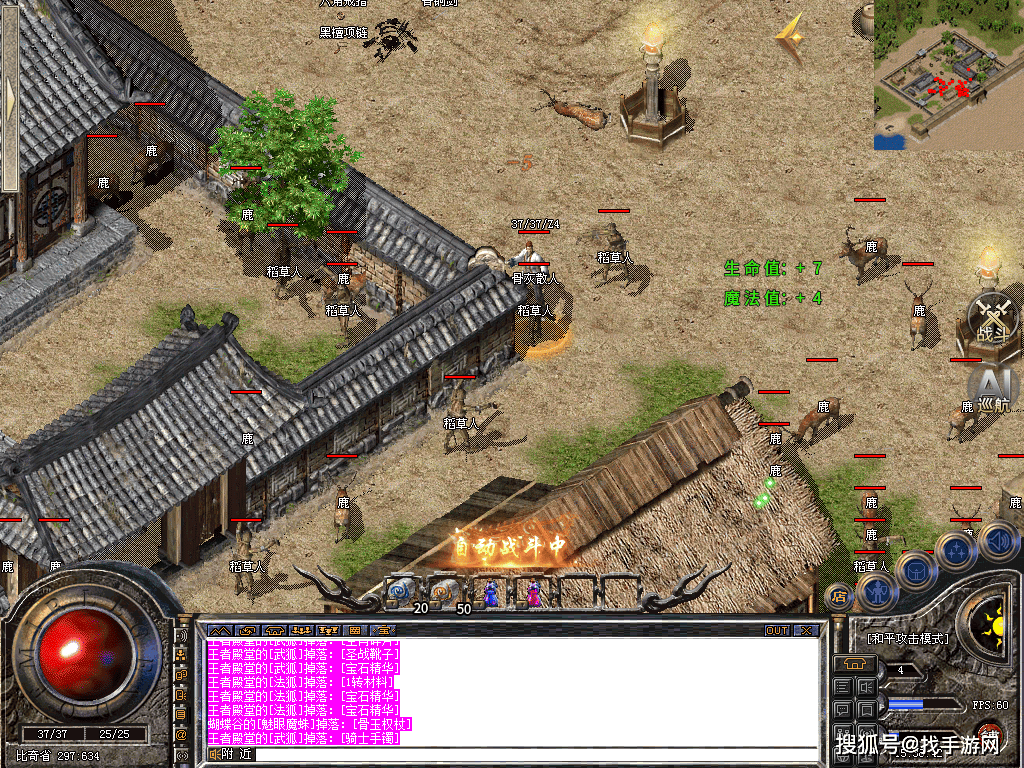Expand the left edge side panel arrow
Image resolution: width=1024 pixels, height=768 pixels.
point(10,96)
